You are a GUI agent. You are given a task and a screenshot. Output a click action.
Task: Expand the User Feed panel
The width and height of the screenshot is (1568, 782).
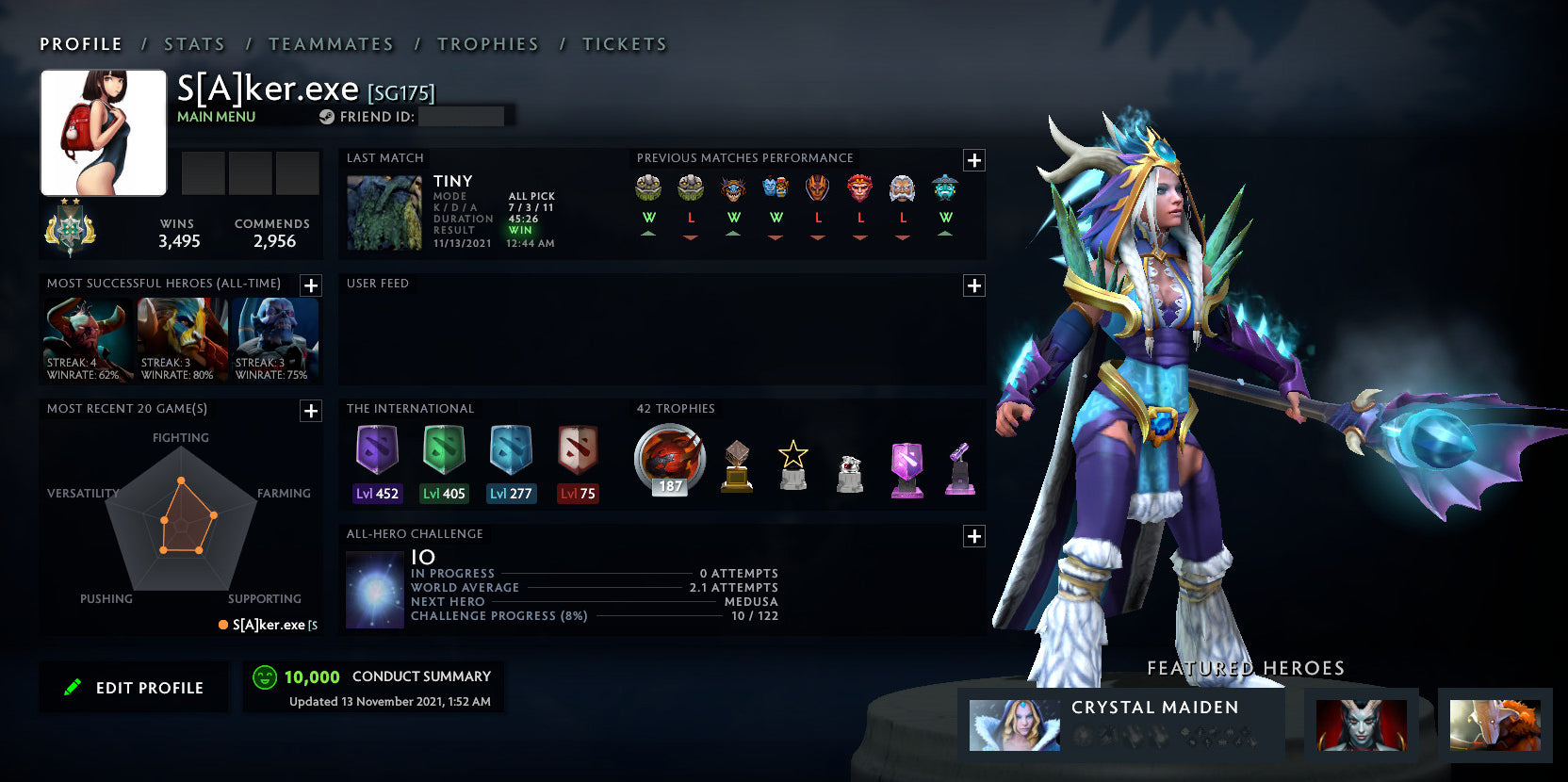click(973, 285)
